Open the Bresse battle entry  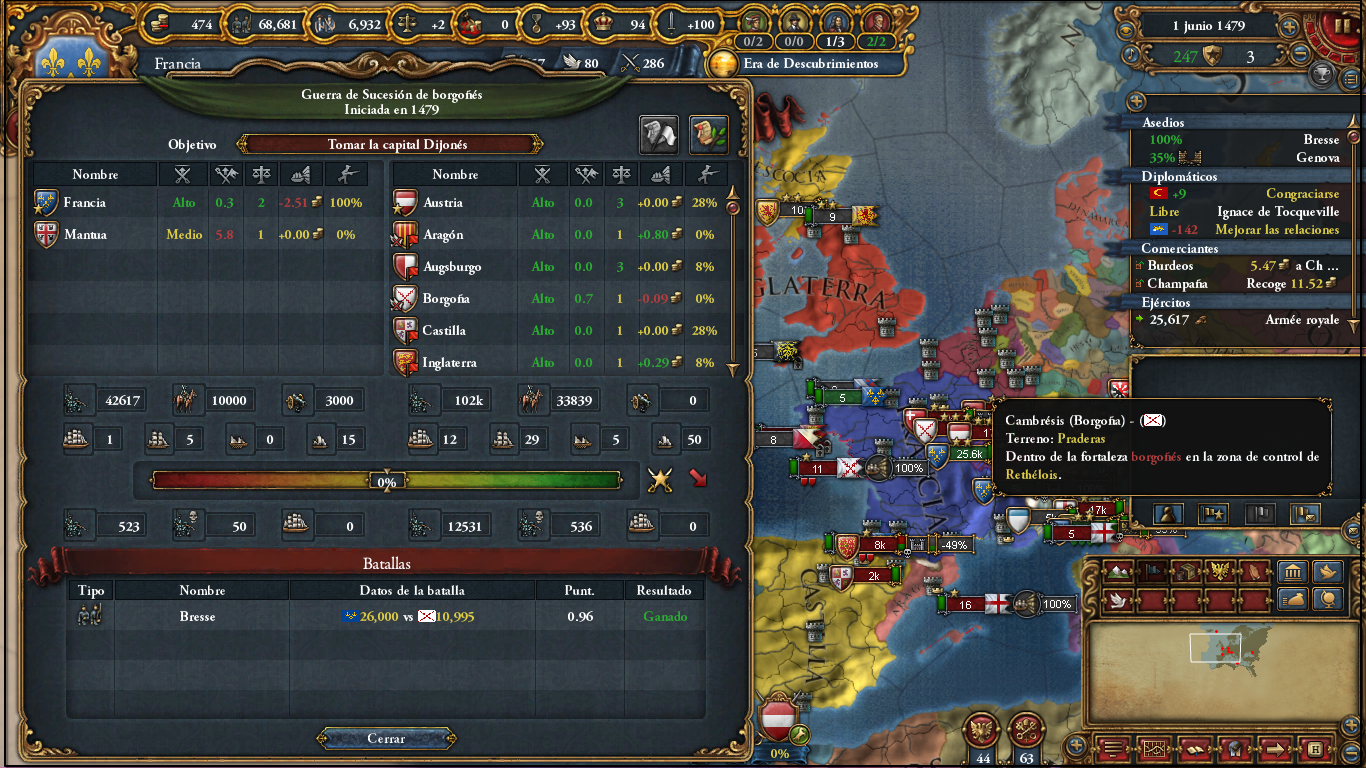pyautogui.click(x=197, y=617)
